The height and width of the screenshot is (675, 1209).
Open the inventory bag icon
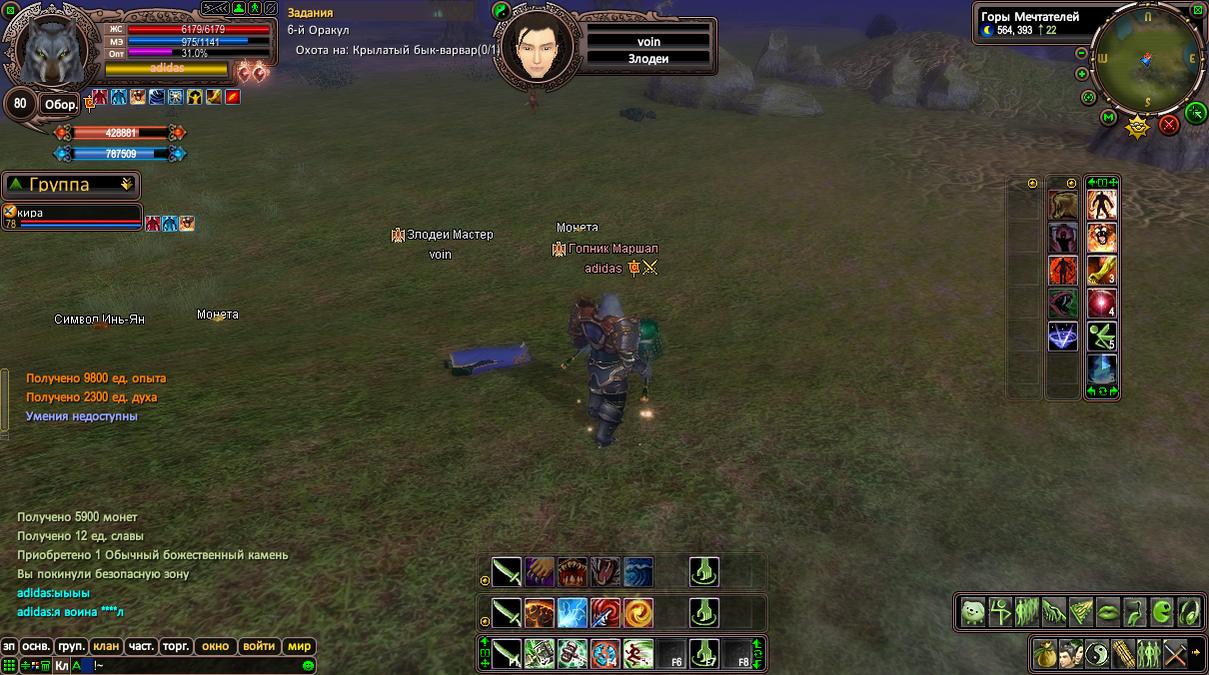1046,653
